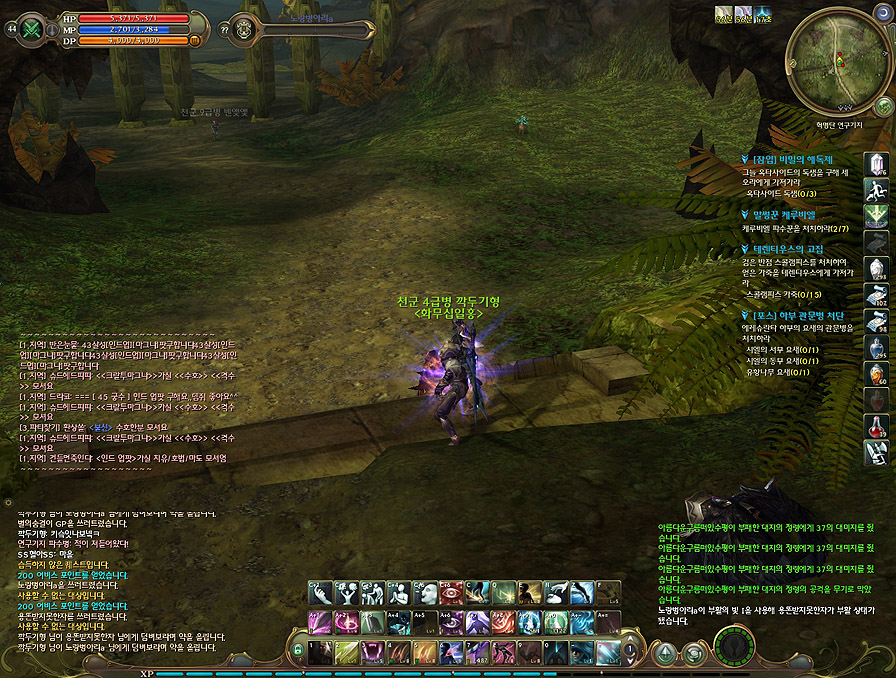
Task: Click the green round button below the minimap
Action: (x=883, y=105)
